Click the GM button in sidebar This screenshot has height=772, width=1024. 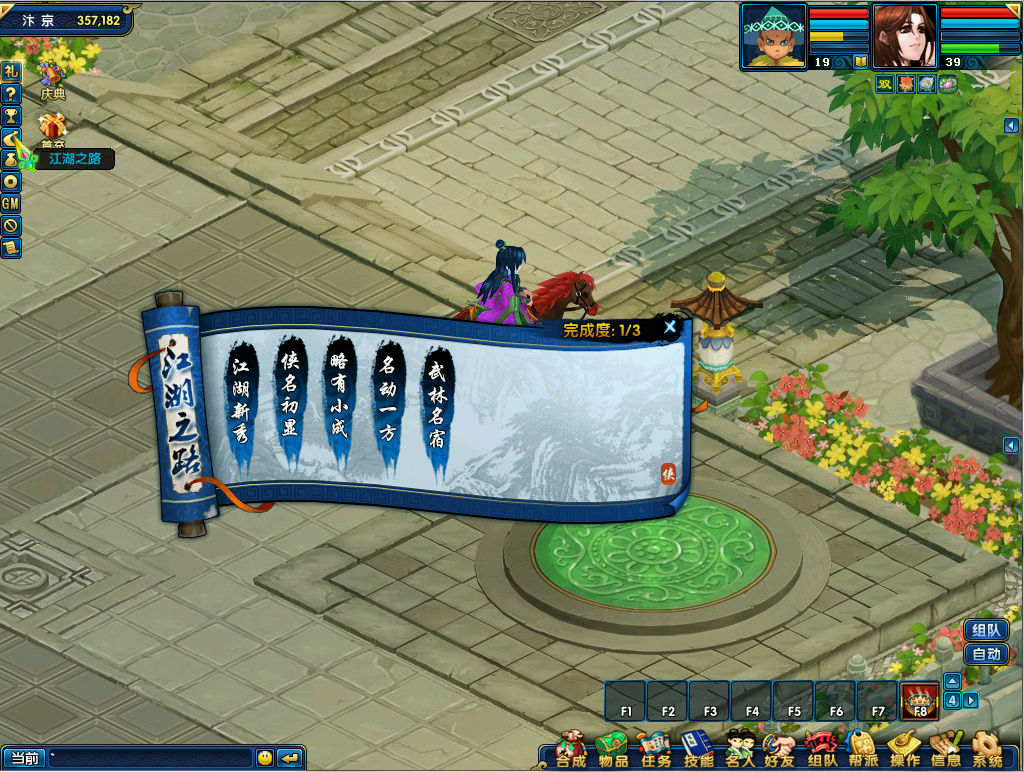(x=11, y=203)
